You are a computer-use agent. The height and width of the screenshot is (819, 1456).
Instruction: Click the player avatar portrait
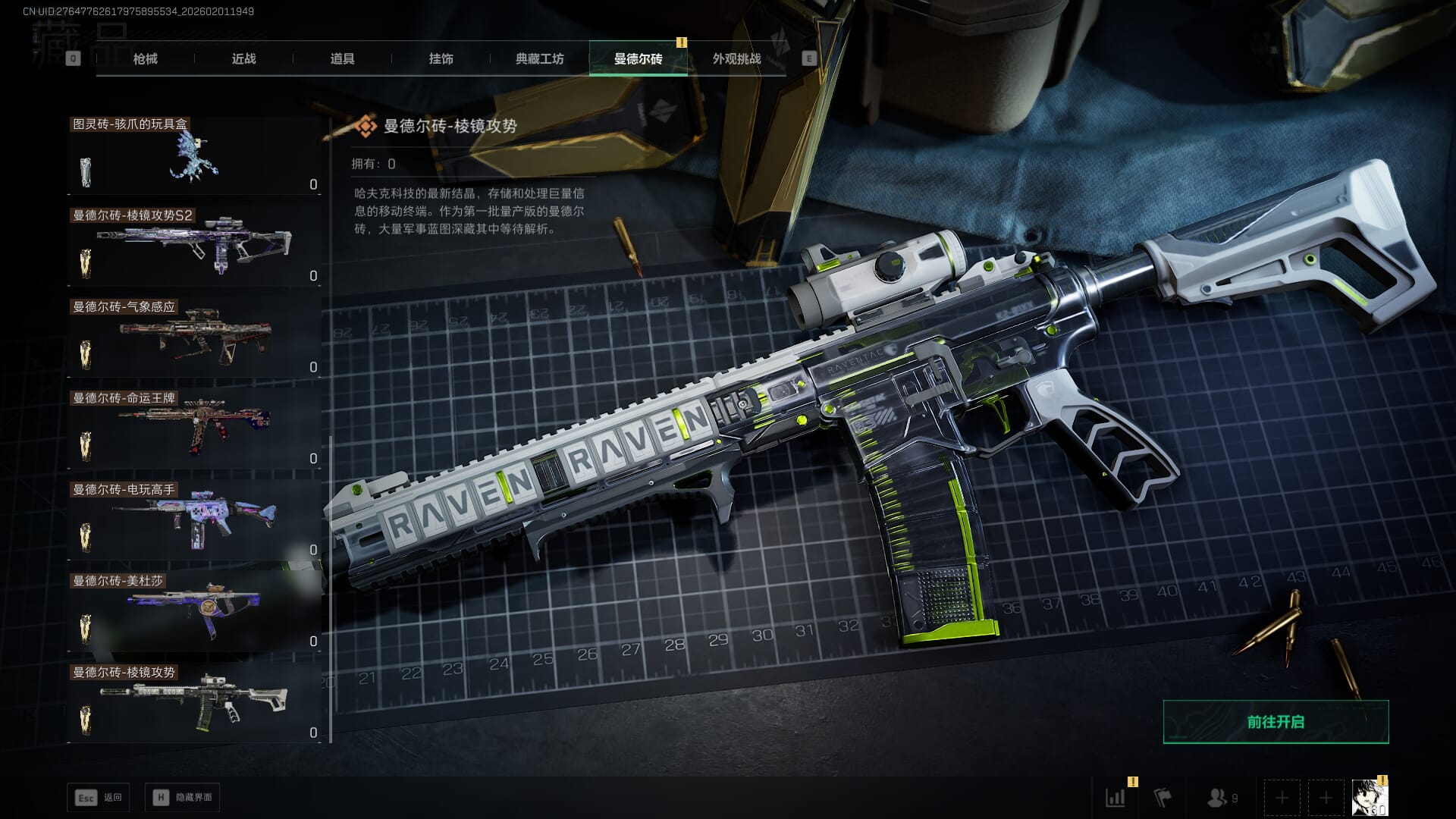[x=1370, y=798]
